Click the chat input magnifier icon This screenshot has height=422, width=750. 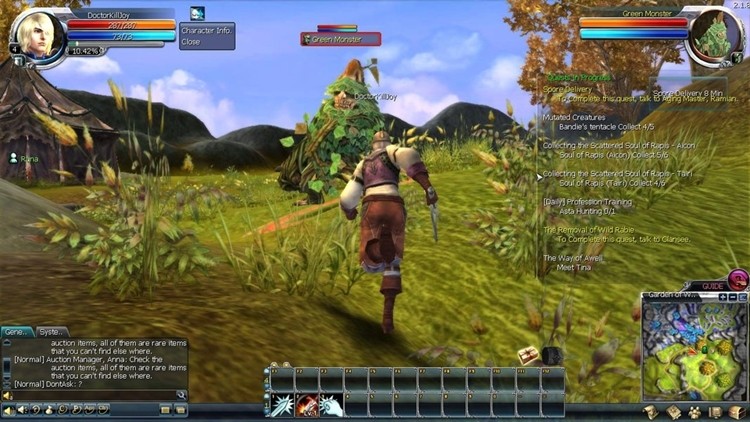coord(181,395)
